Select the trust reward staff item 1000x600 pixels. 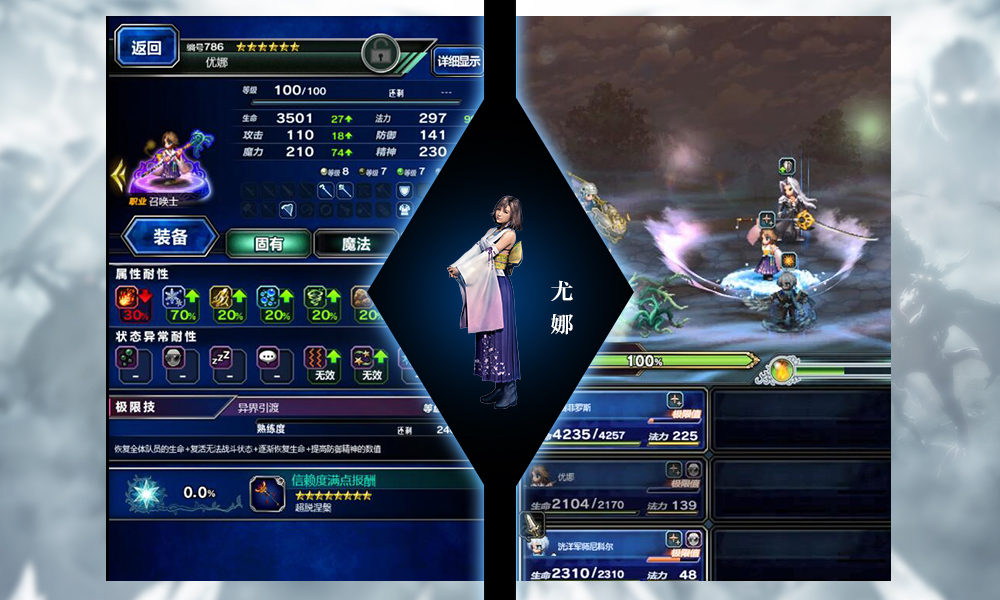267,493
